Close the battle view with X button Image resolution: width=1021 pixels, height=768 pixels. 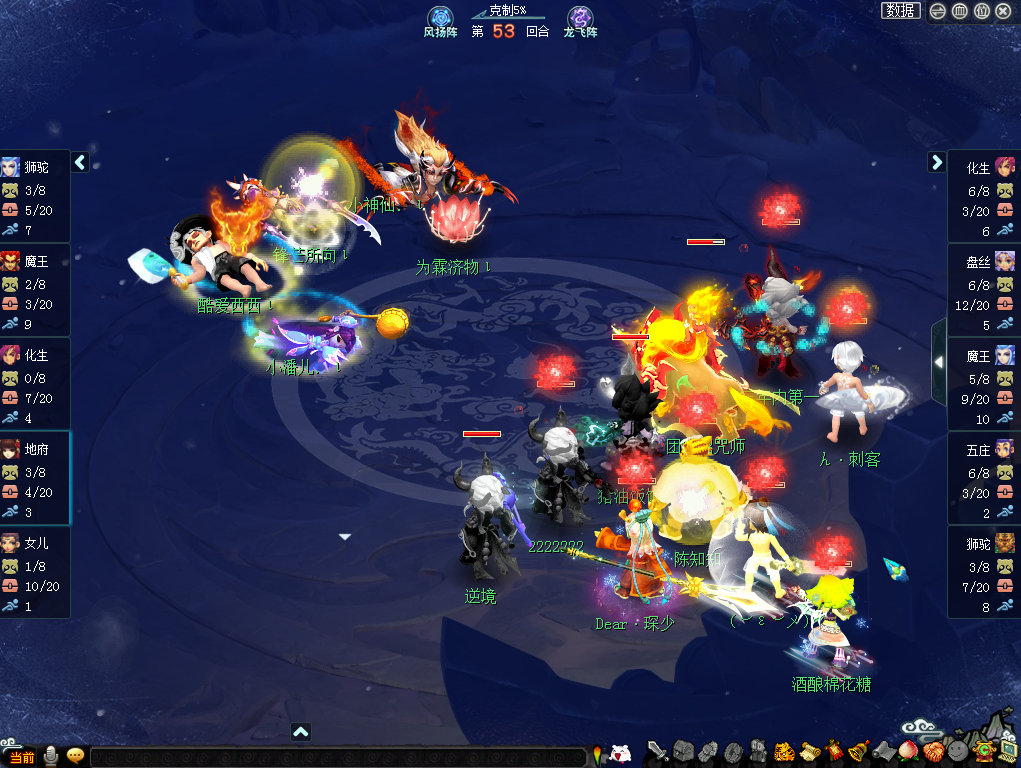click(1004, 11)
